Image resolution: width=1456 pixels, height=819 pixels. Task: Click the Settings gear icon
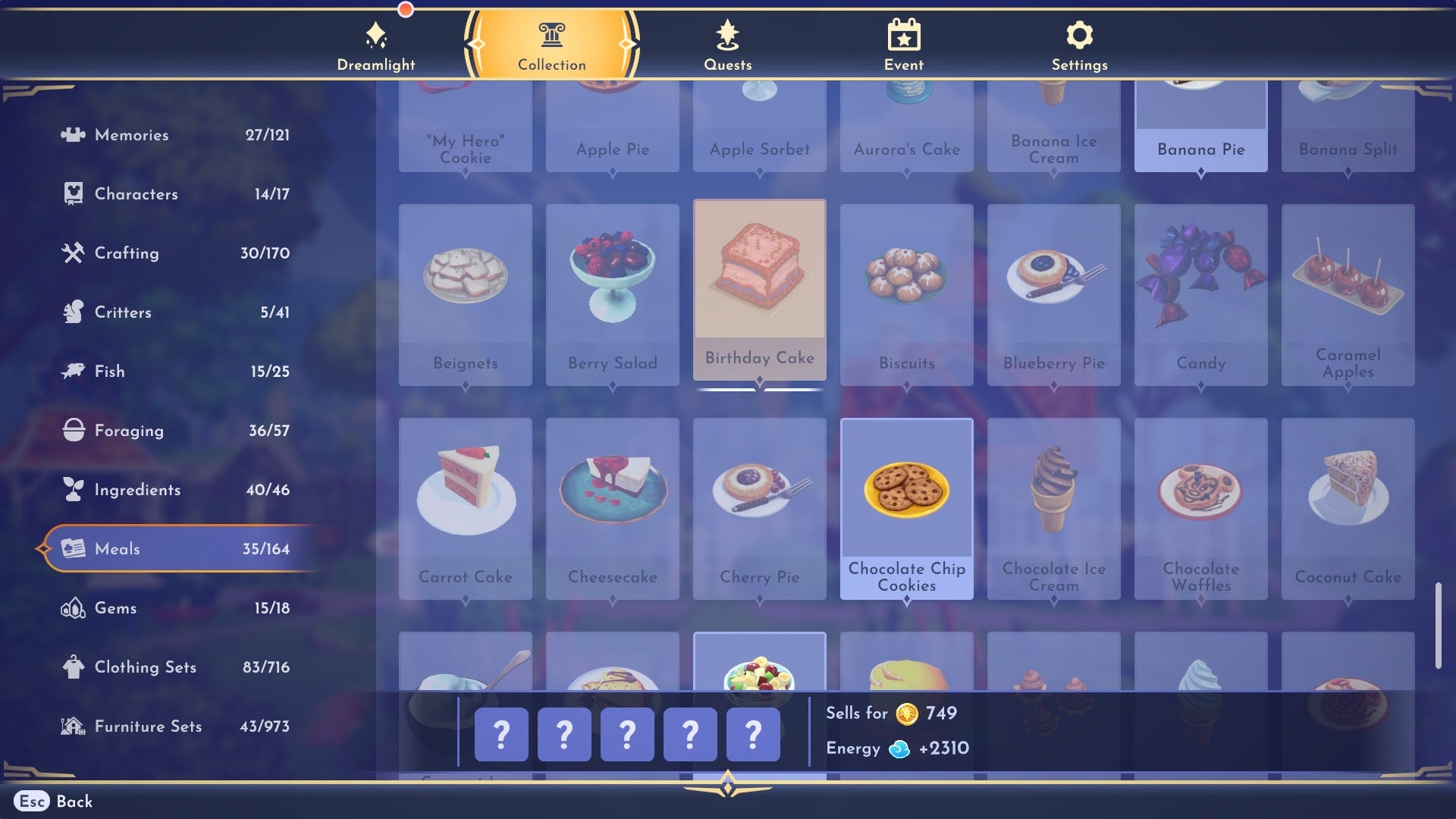tap(1078, 33)
